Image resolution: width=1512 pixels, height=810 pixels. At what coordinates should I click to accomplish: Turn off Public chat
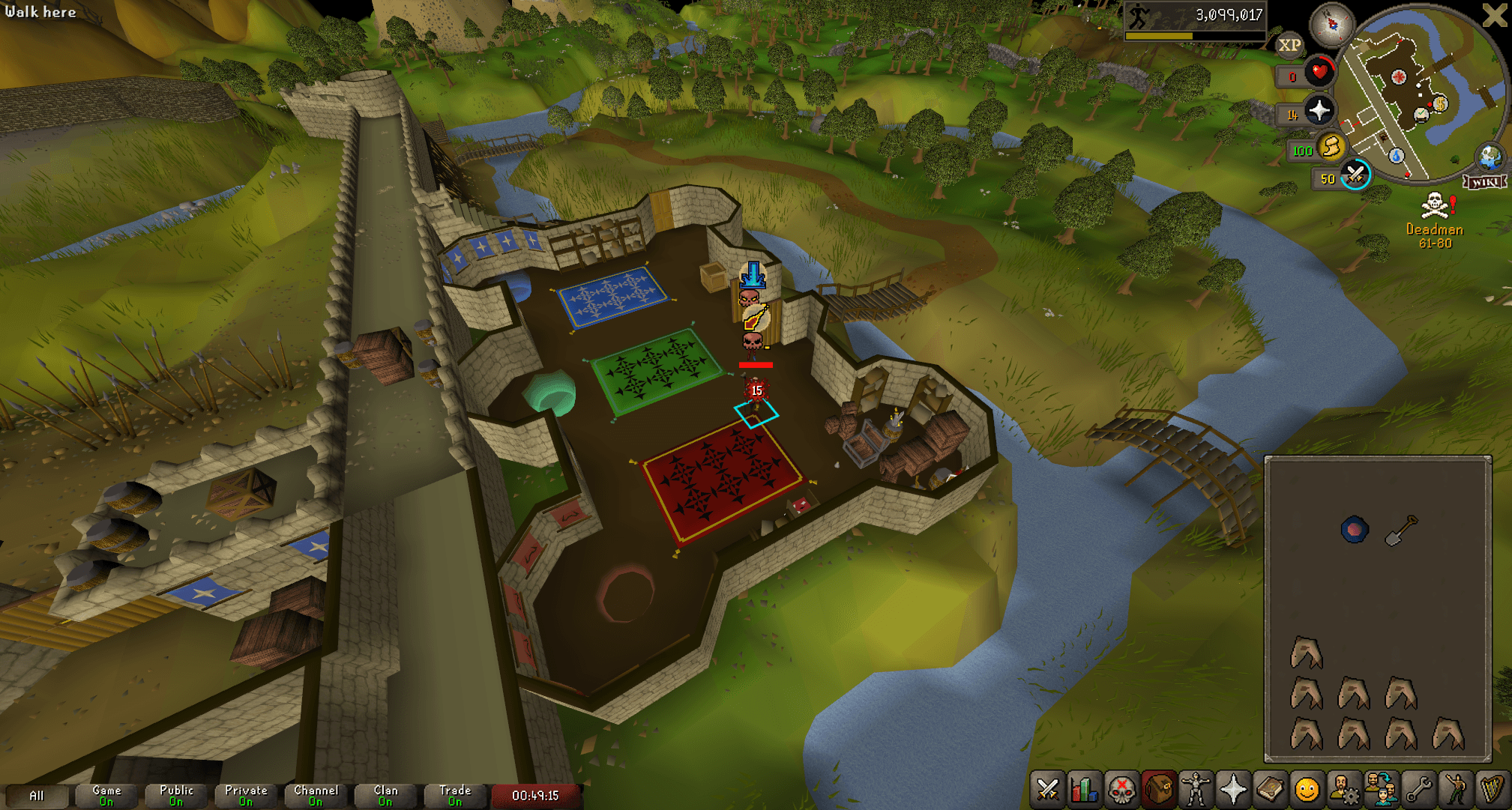coord(175,794)
